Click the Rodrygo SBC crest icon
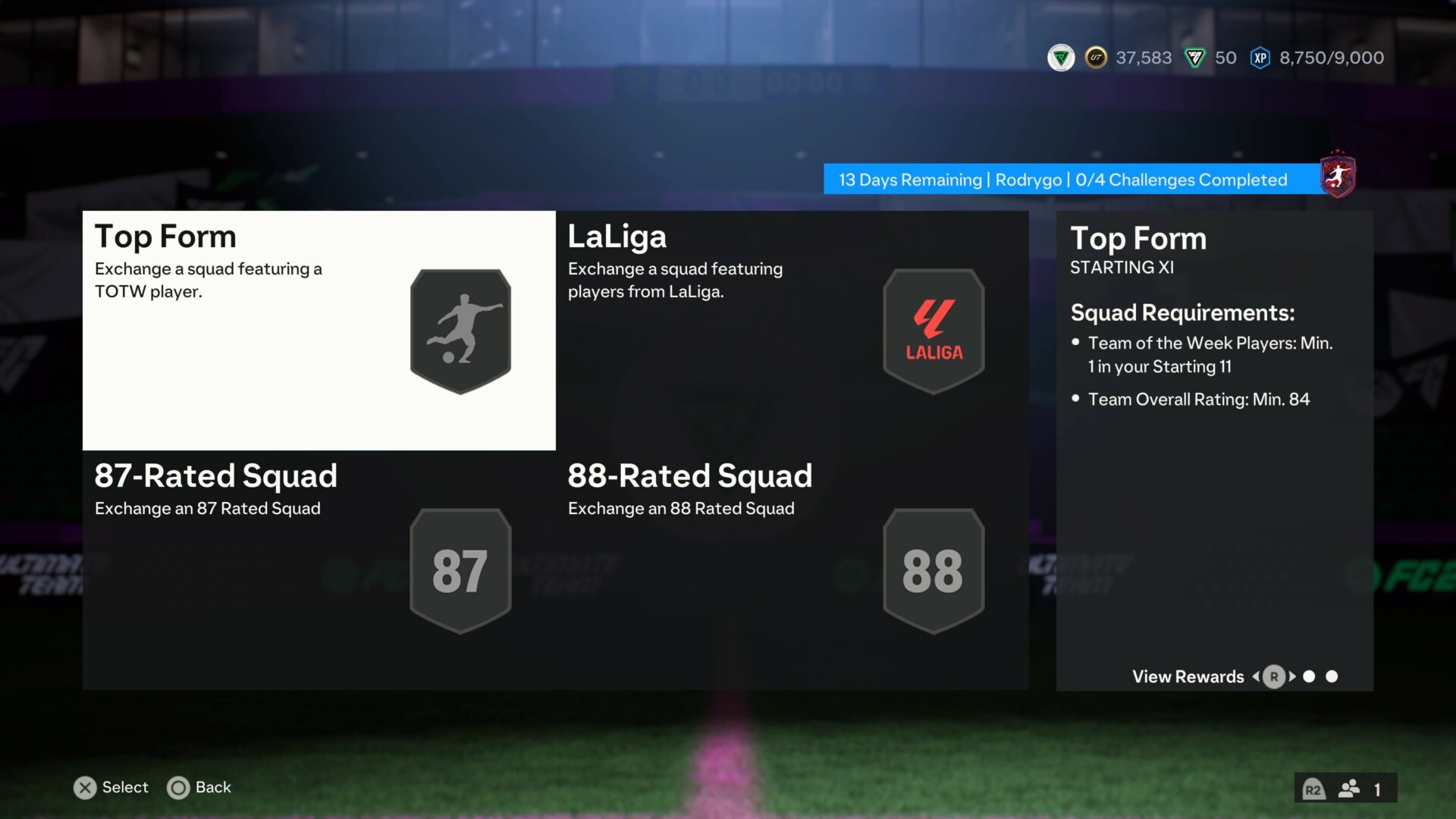 click(1338, 174)
